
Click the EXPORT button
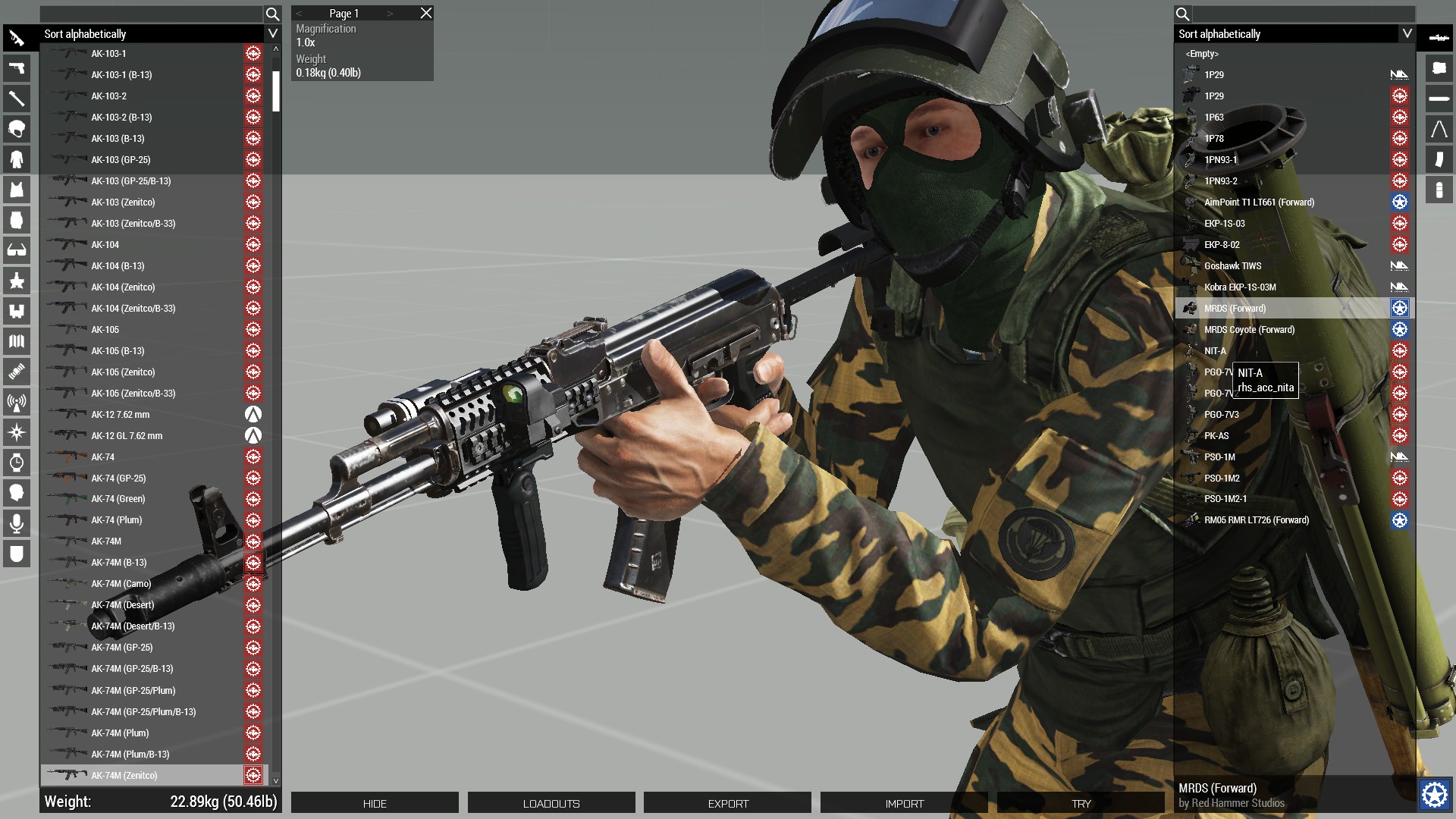[x=728, y=803]
